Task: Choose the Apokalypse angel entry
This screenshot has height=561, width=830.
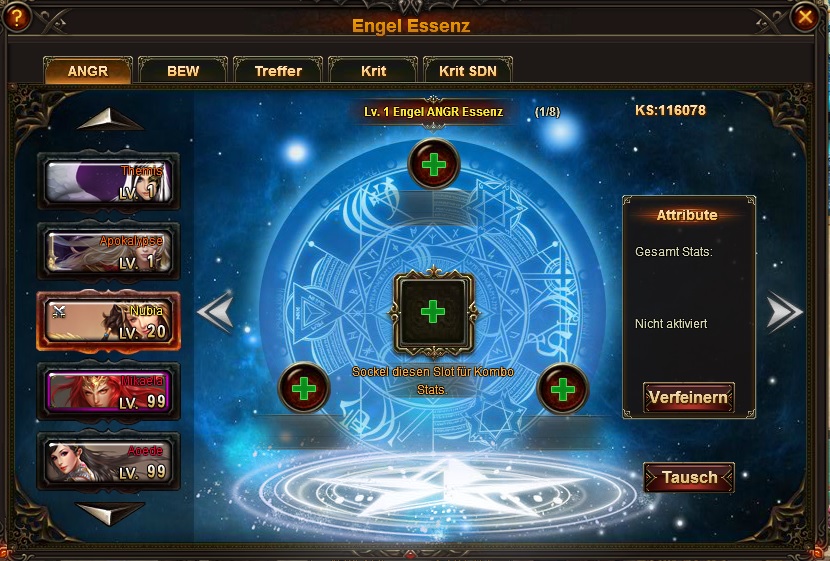Action: [x=108, y=251]
